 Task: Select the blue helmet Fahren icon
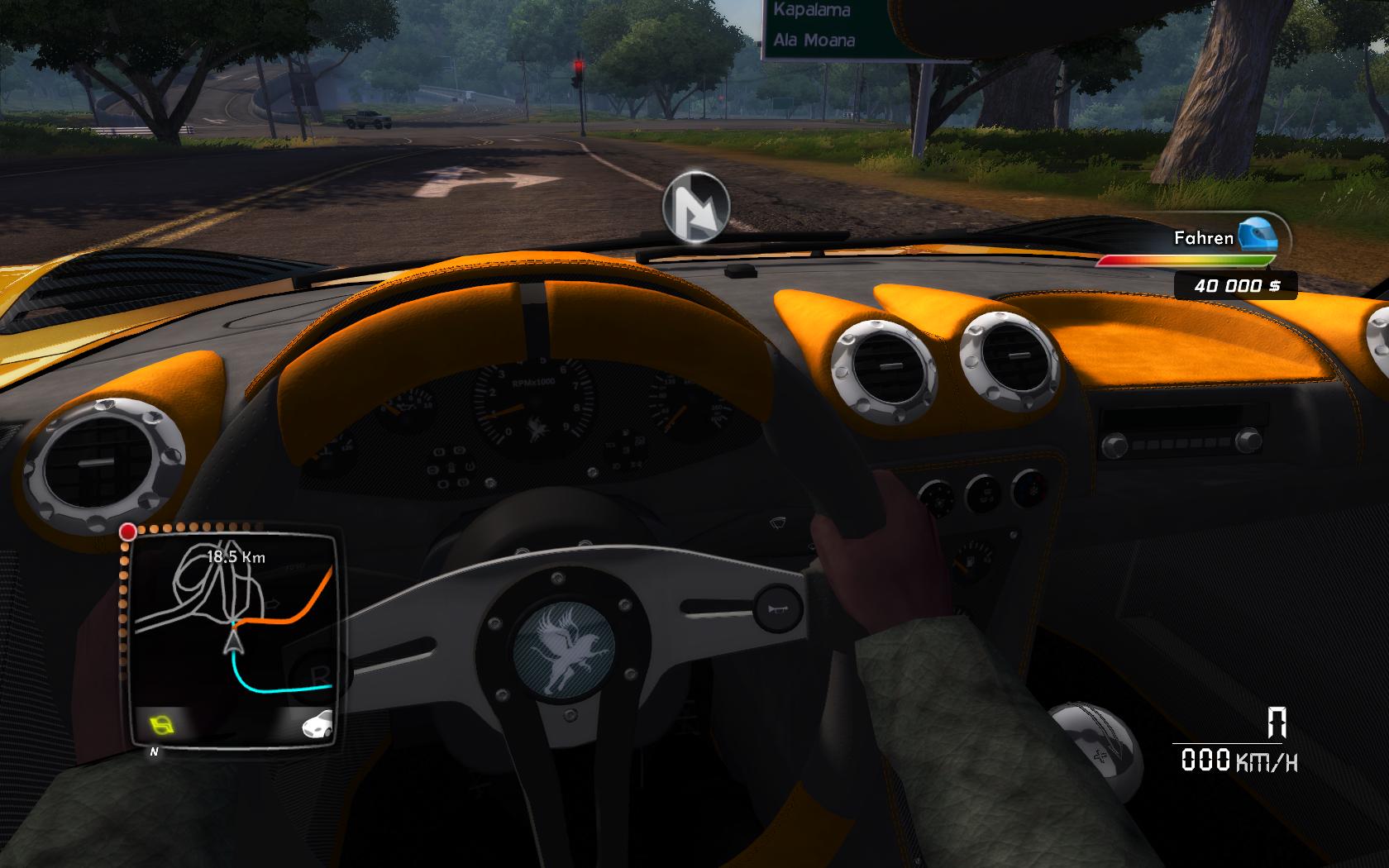point(1257,236)
